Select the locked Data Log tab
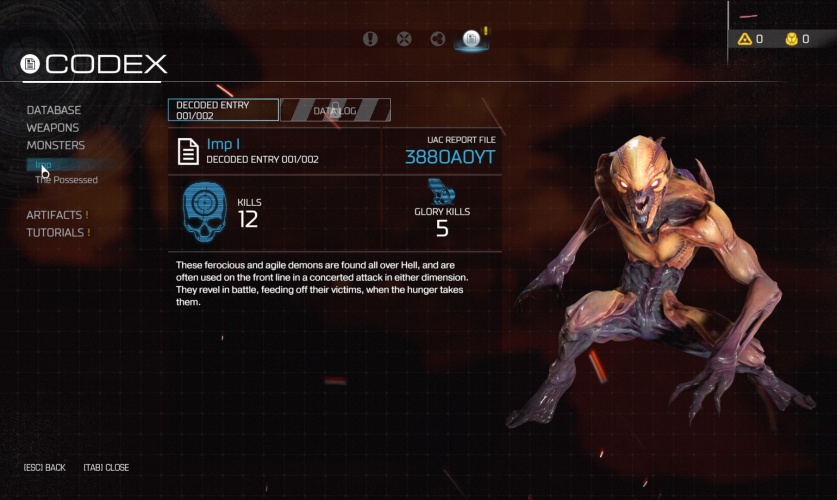This screenshot has width=837, height=500. tap(335, 110)
